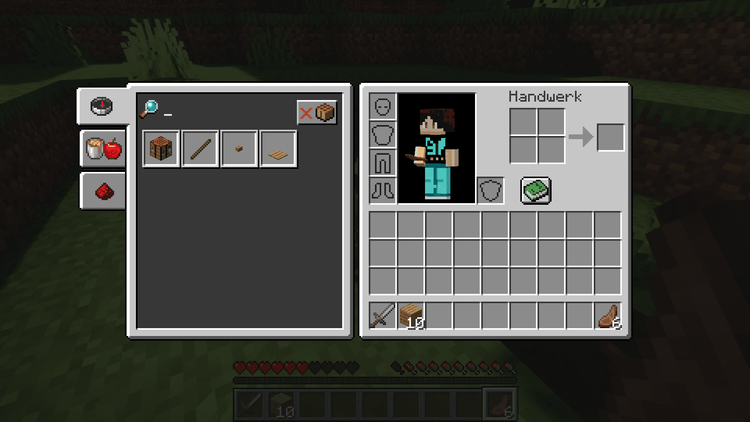Select the cooked meat stack of 6
Image resolution: width=750 pixels, height=422 pixels.
click(x=608, y=317)
